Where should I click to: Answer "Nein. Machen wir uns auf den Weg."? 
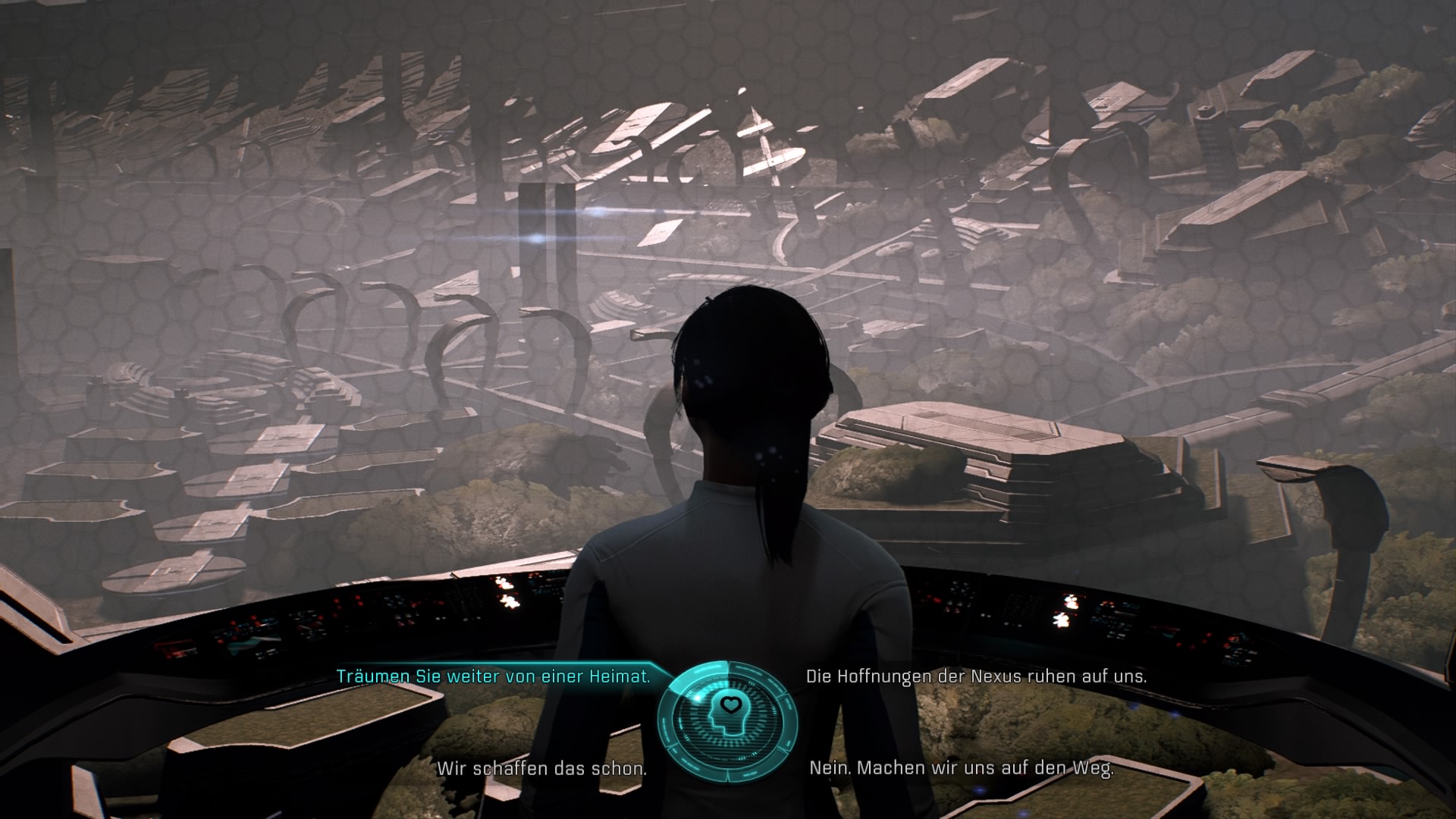click(x=961, y=768)
